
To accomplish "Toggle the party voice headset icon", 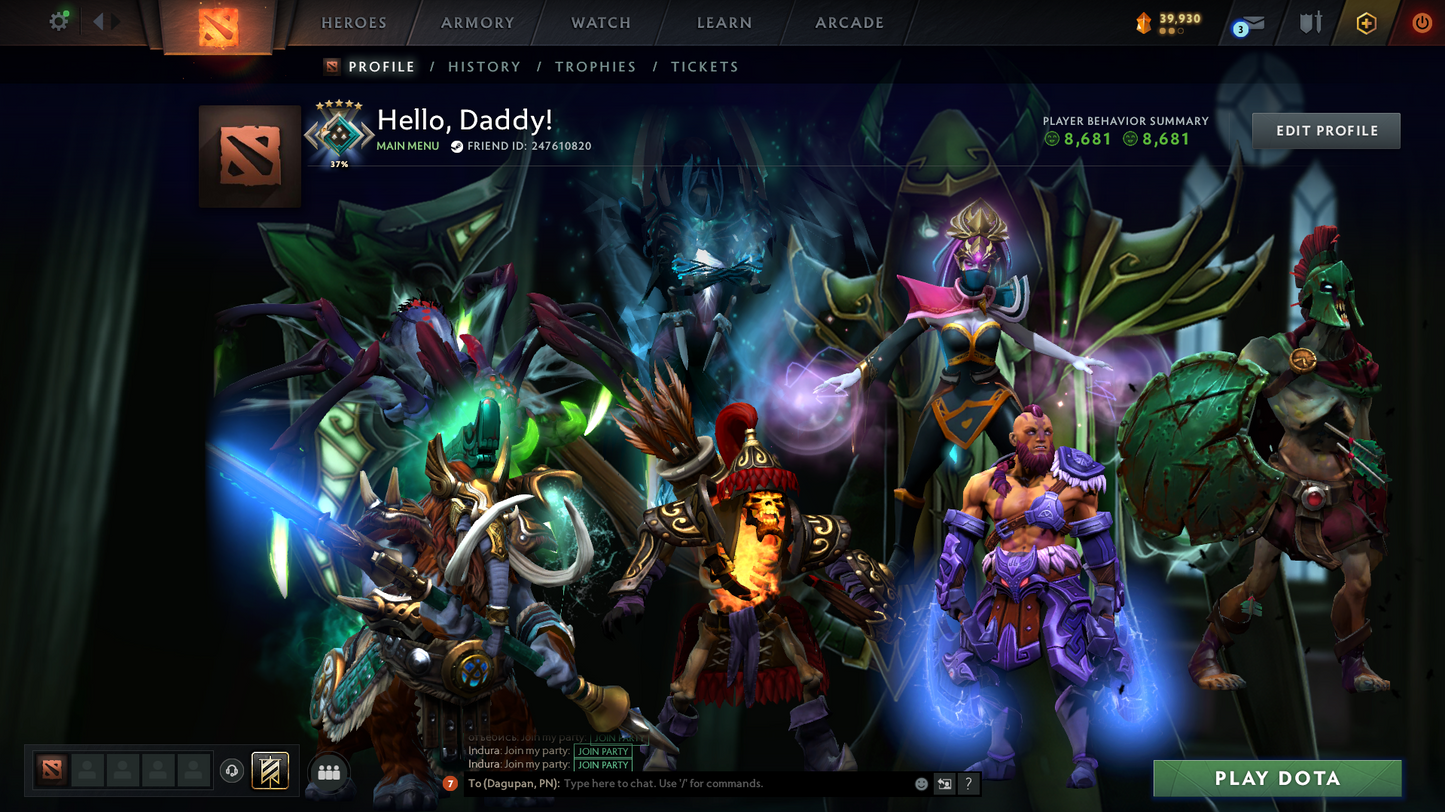I will coord(232,771).
